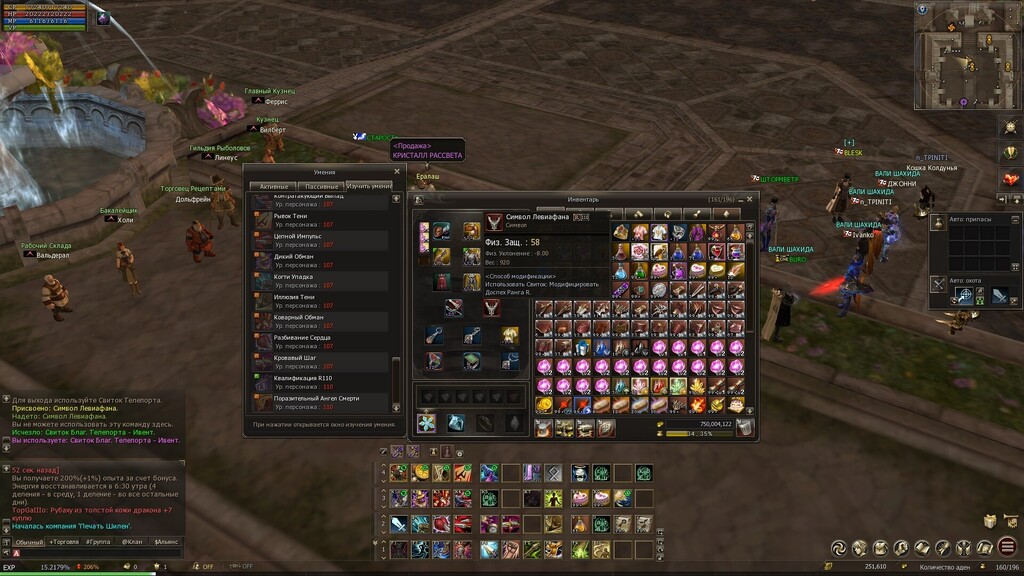Switch chat to the Группа tab

[99, 542]
